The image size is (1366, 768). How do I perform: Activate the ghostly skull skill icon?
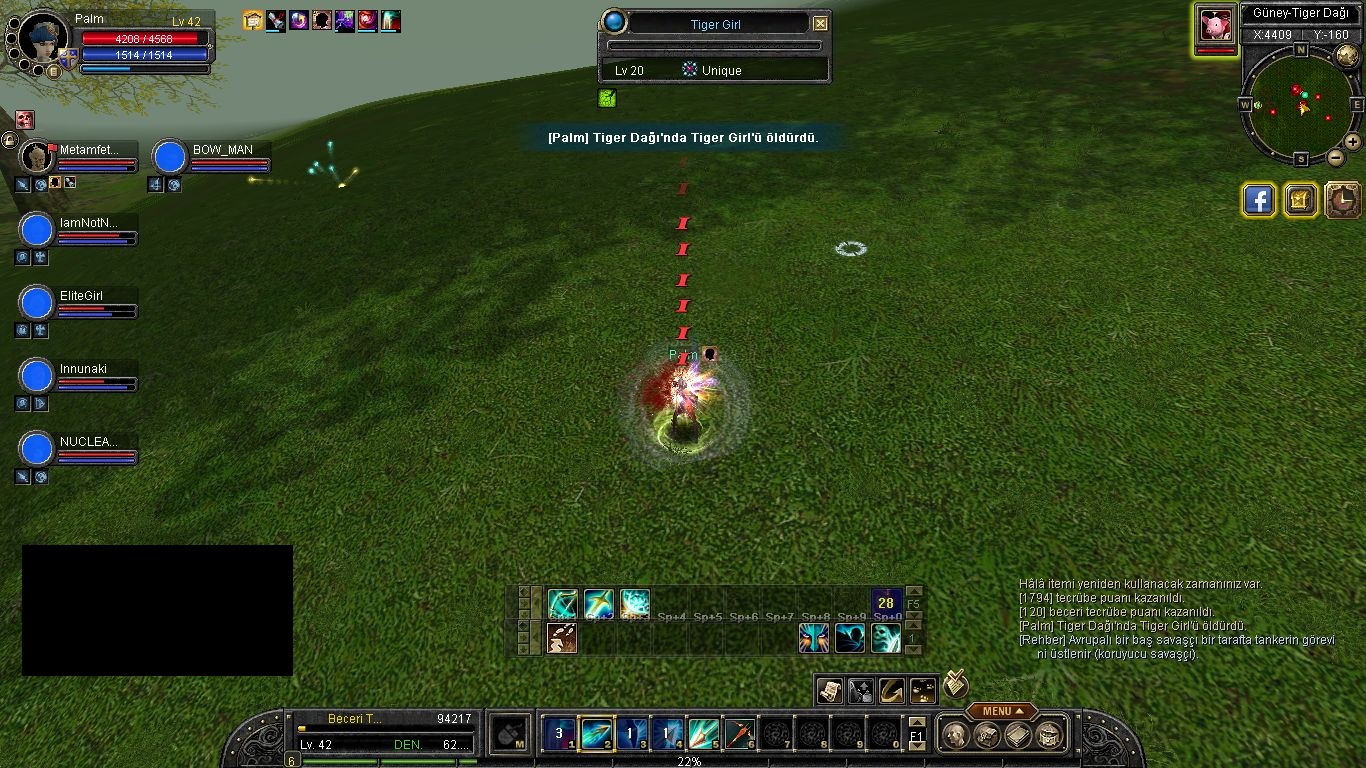[850, 638]
